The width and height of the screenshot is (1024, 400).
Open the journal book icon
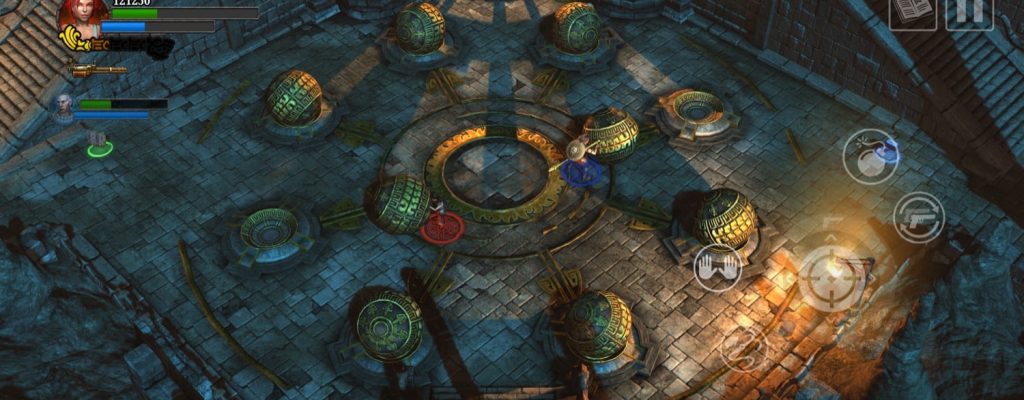pos(912,12)
